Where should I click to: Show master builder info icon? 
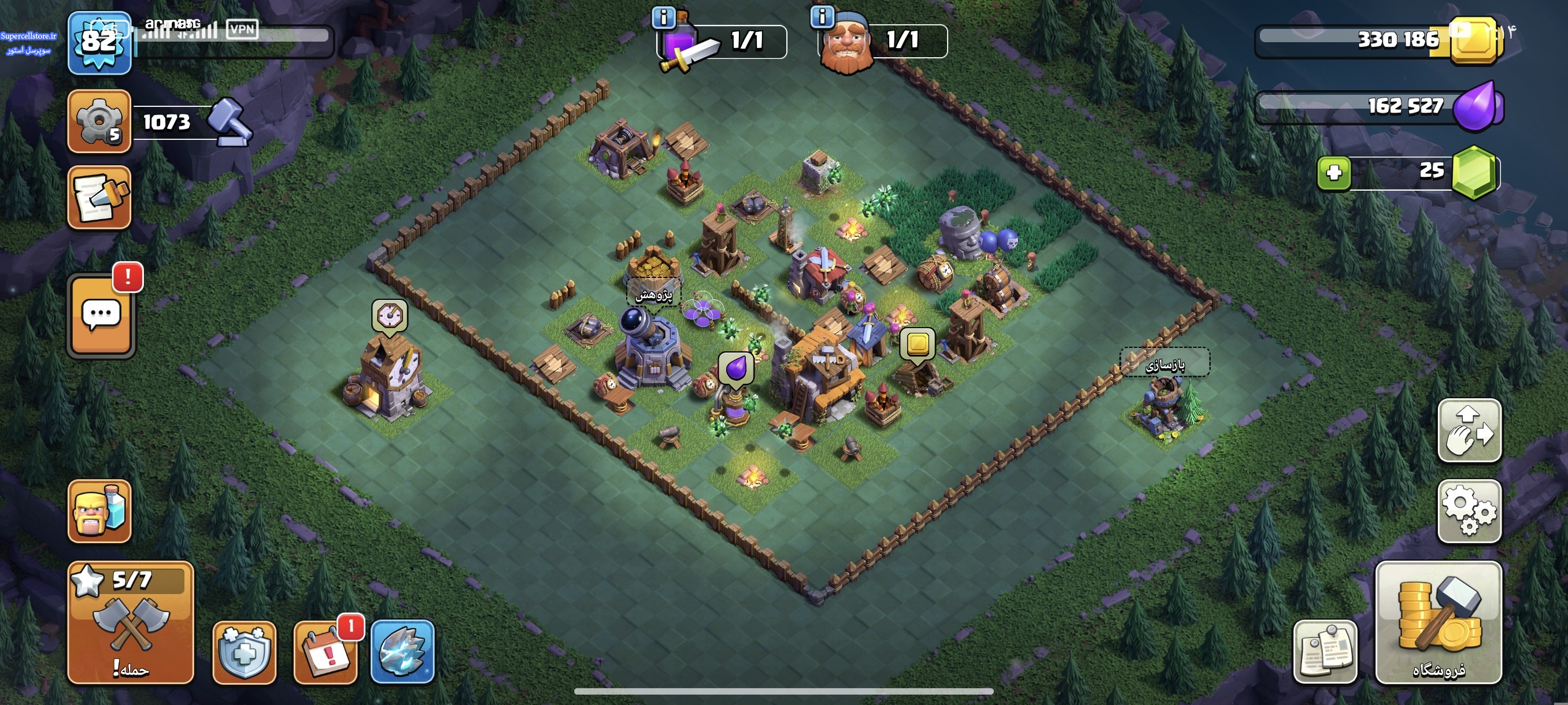822,17
